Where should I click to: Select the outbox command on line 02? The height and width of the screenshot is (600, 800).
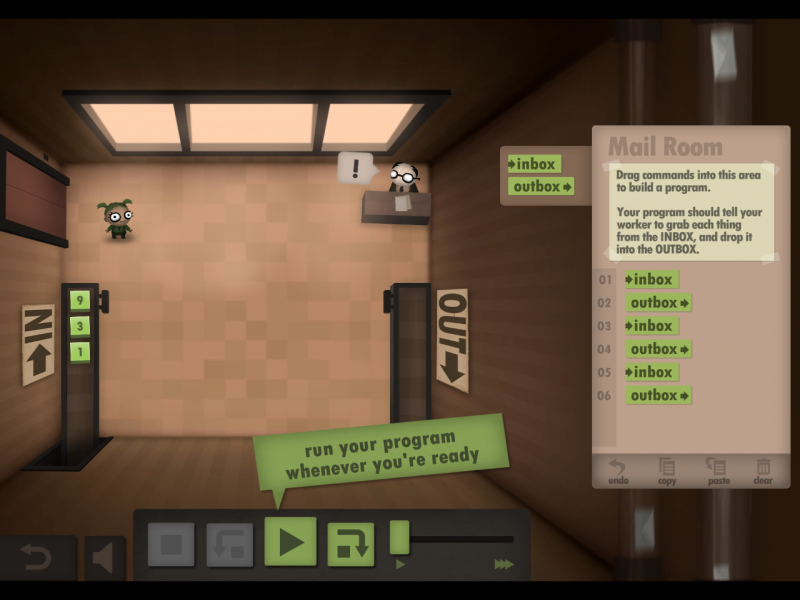[x=659, y=303]
